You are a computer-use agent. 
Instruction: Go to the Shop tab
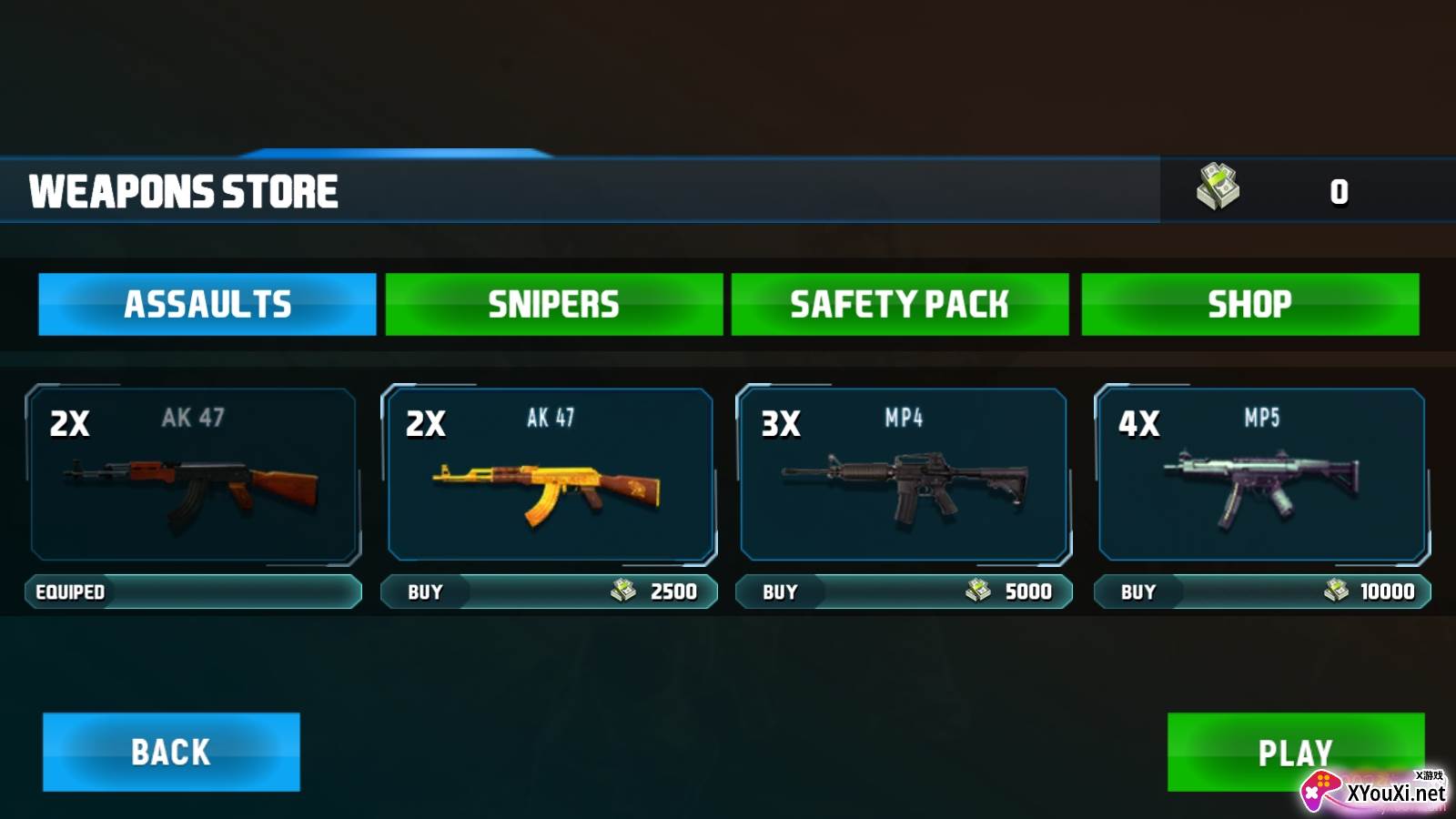[1249, 304]
